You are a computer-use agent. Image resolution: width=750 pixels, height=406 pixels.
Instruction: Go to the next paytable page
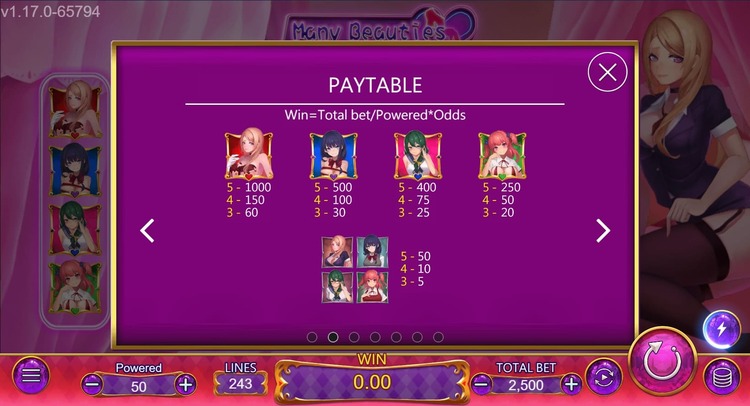coord(602,231)
